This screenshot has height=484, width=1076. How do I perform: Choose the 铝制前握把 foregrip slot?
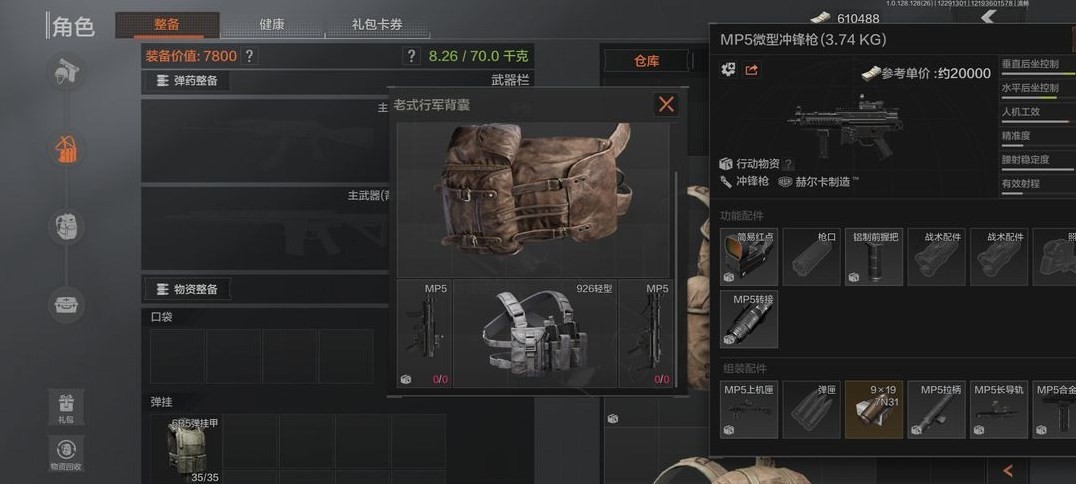coord(874,258)
